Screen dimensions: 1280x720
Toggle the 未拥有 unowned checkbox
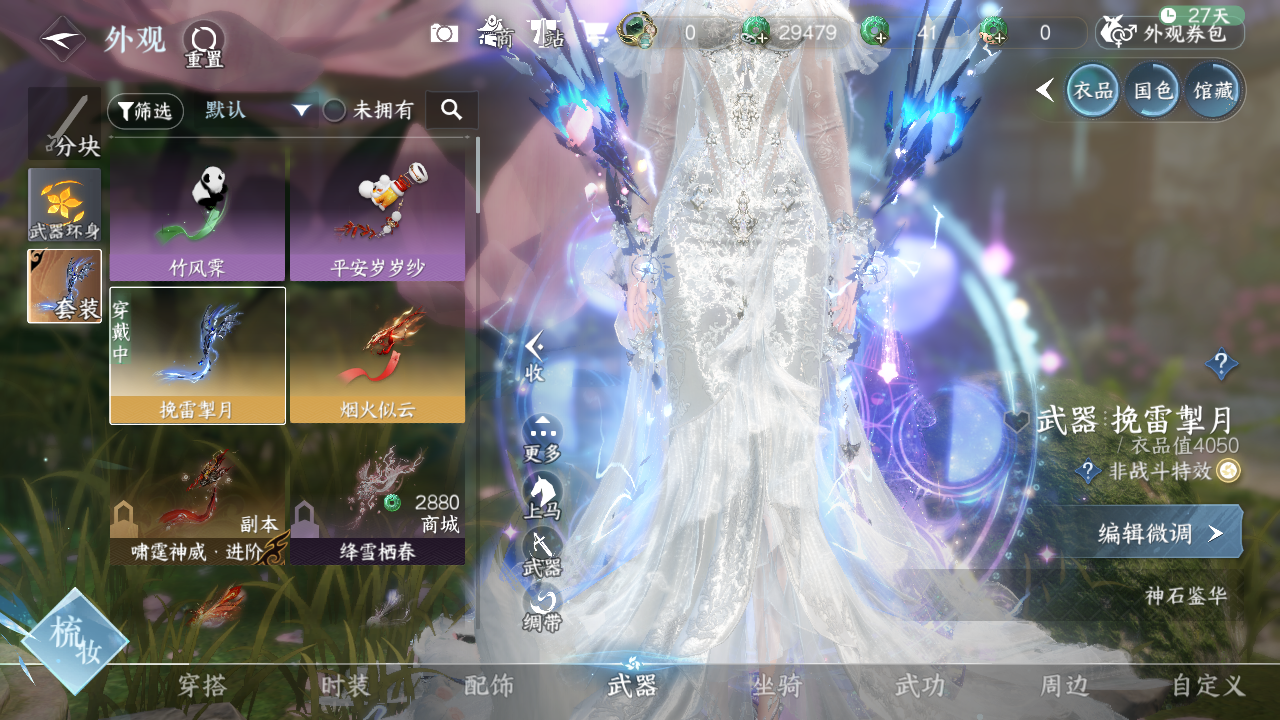pos(334,111)
